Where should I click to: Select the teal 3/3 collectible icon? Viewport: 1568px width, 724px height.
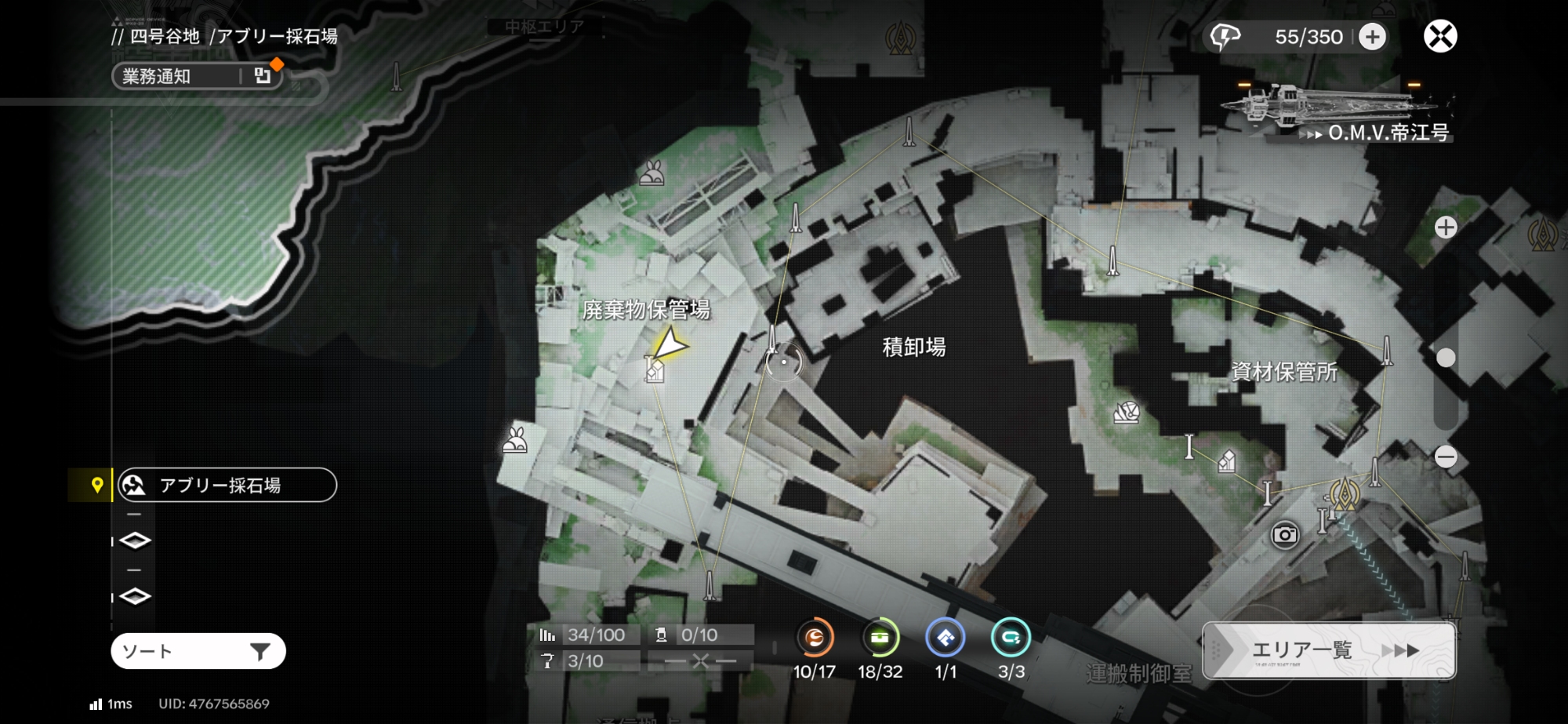tap(1011, 639)
